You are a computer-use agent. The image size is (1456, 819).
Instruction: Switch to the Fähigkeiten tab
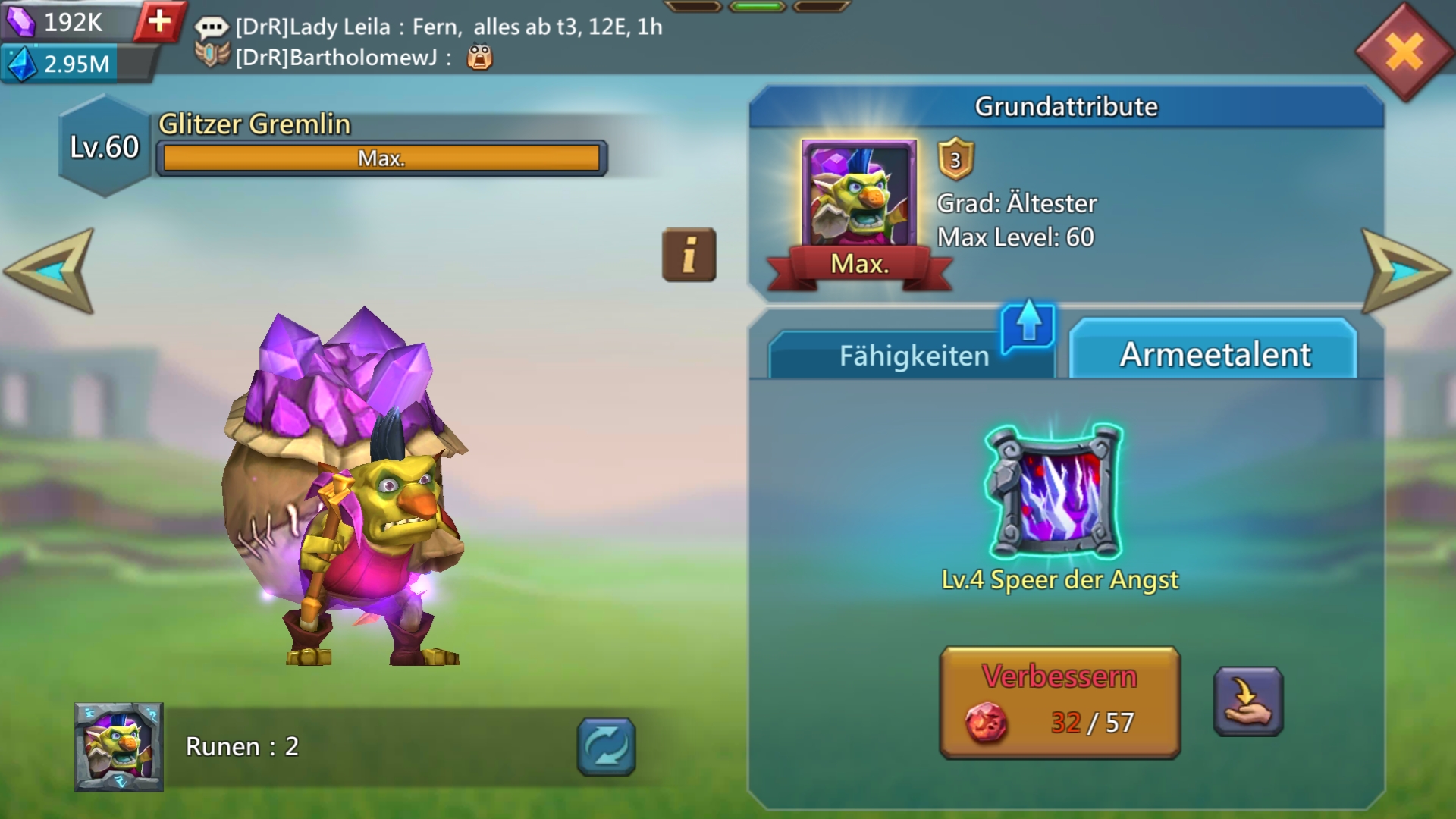pyautogui.click(x=912, y=356)
